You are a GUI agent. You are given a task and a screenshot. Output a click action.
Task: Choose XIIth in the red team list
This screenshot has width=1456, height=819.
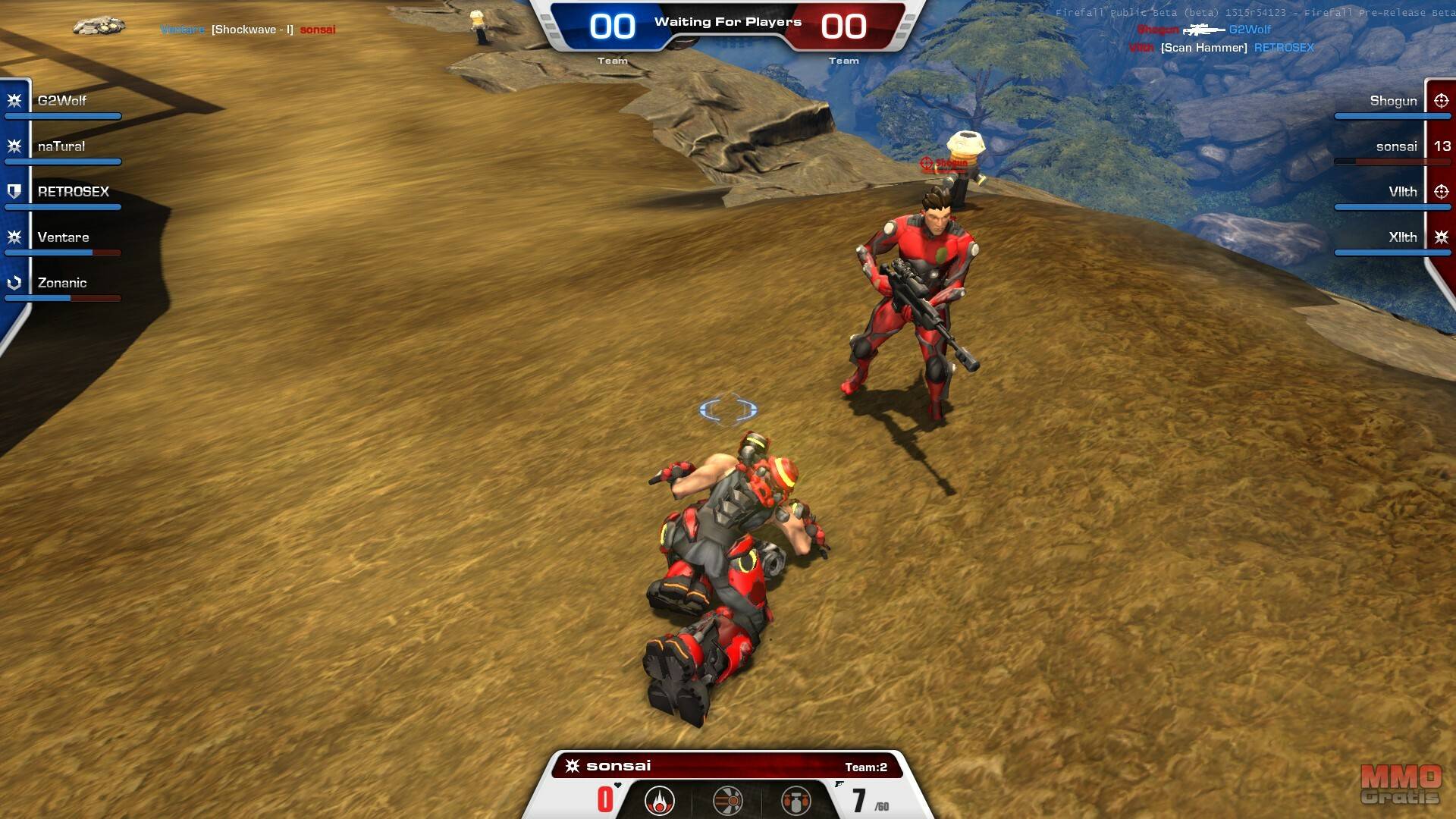(x=1402, y=237)
